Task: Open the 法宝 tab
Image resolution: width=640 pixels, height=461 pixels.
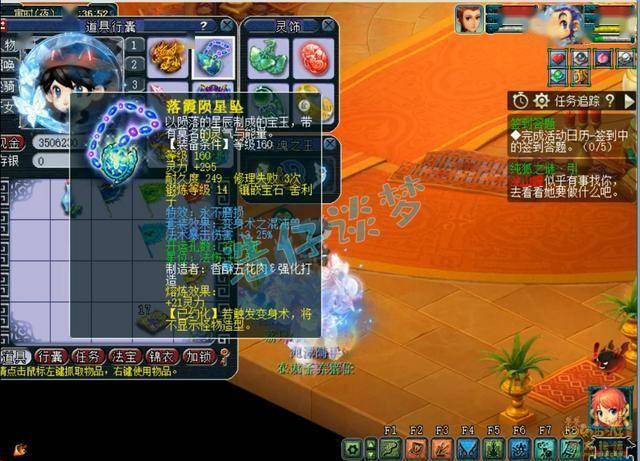Action: [124, 356]
